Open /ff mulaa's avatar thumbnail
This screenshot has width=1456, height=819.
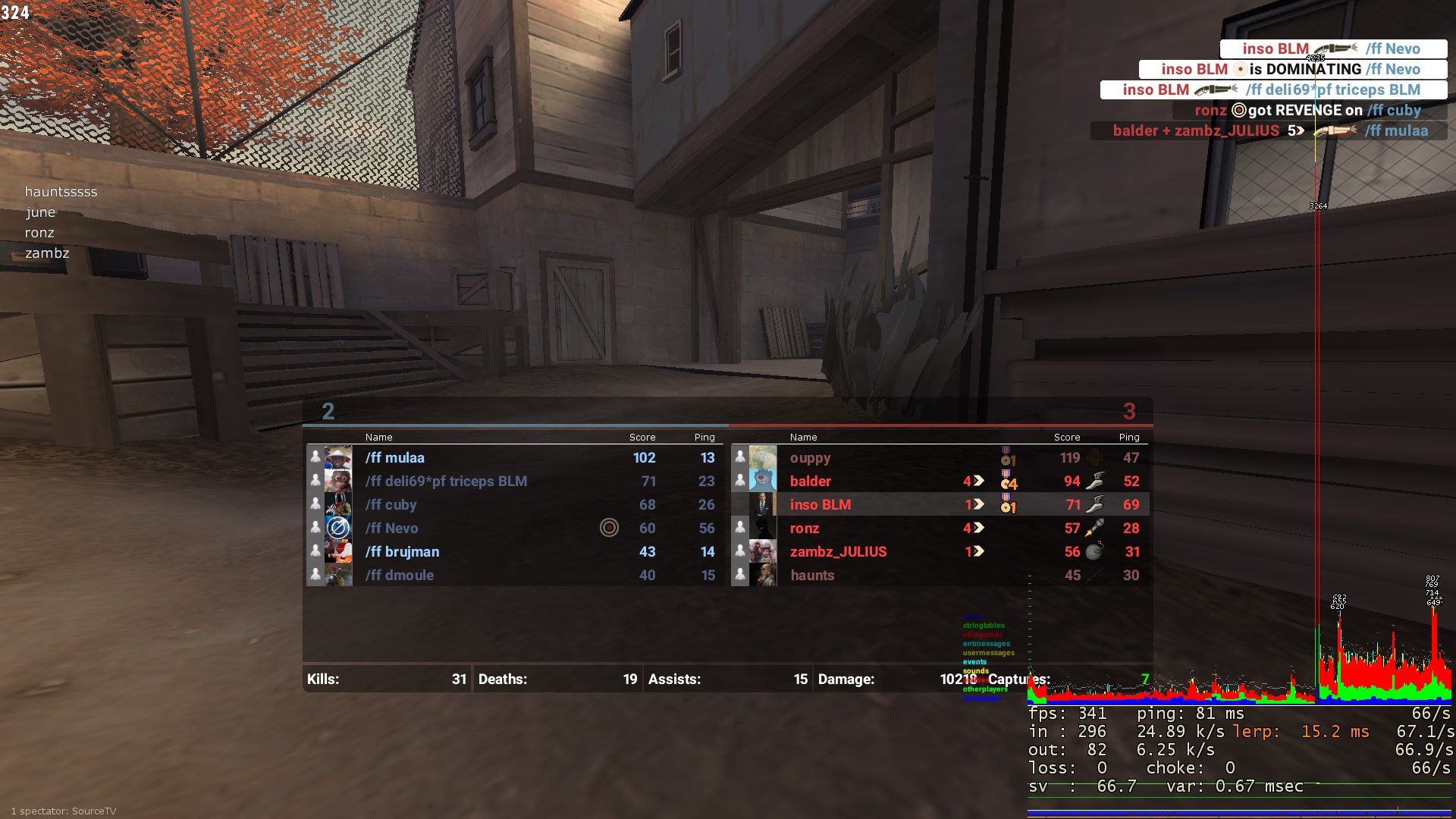pyautogui.click(x=338, y=457)
